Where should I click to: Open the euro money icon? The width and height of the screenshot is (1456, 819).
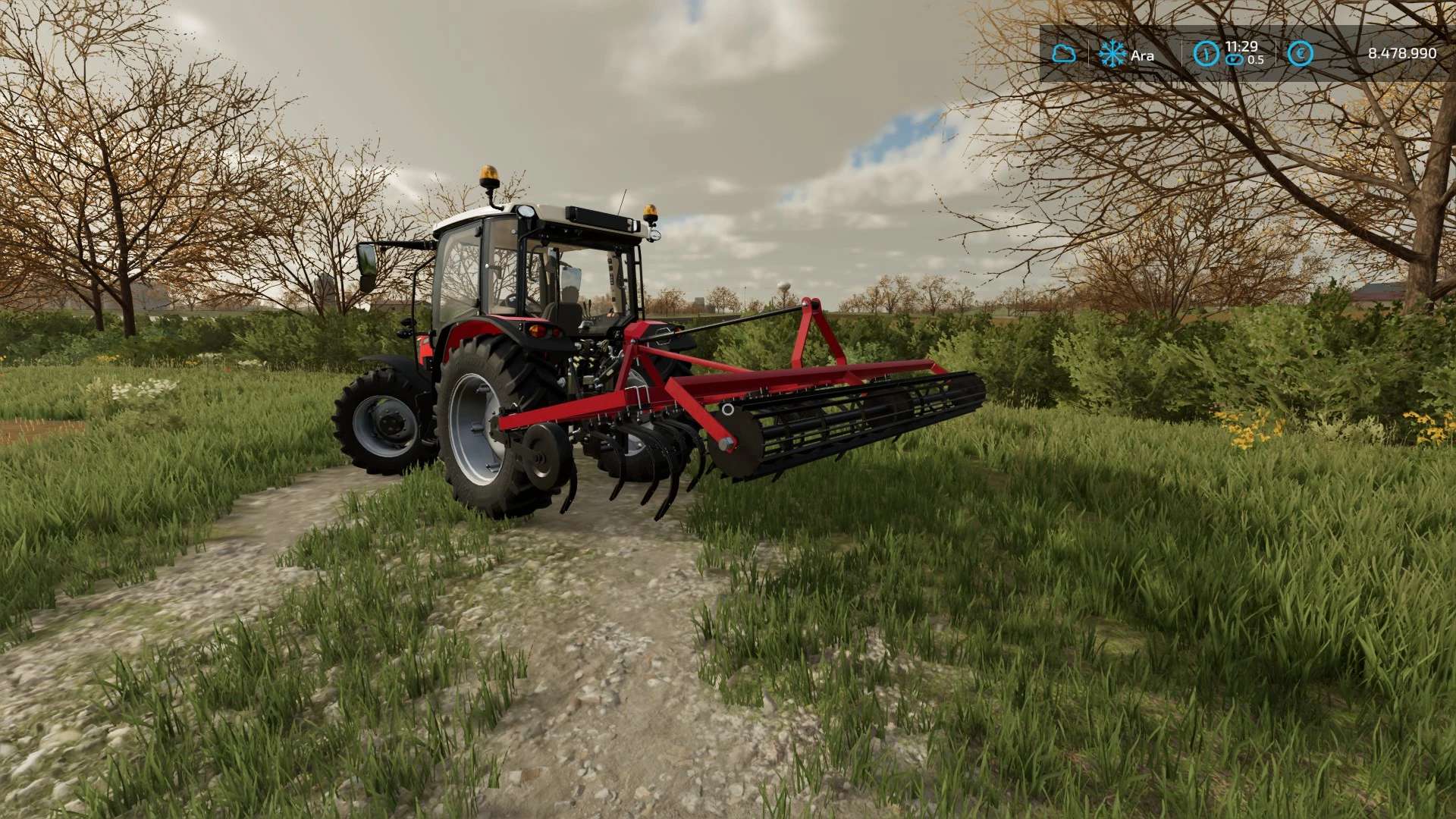tap(1301, 54)
